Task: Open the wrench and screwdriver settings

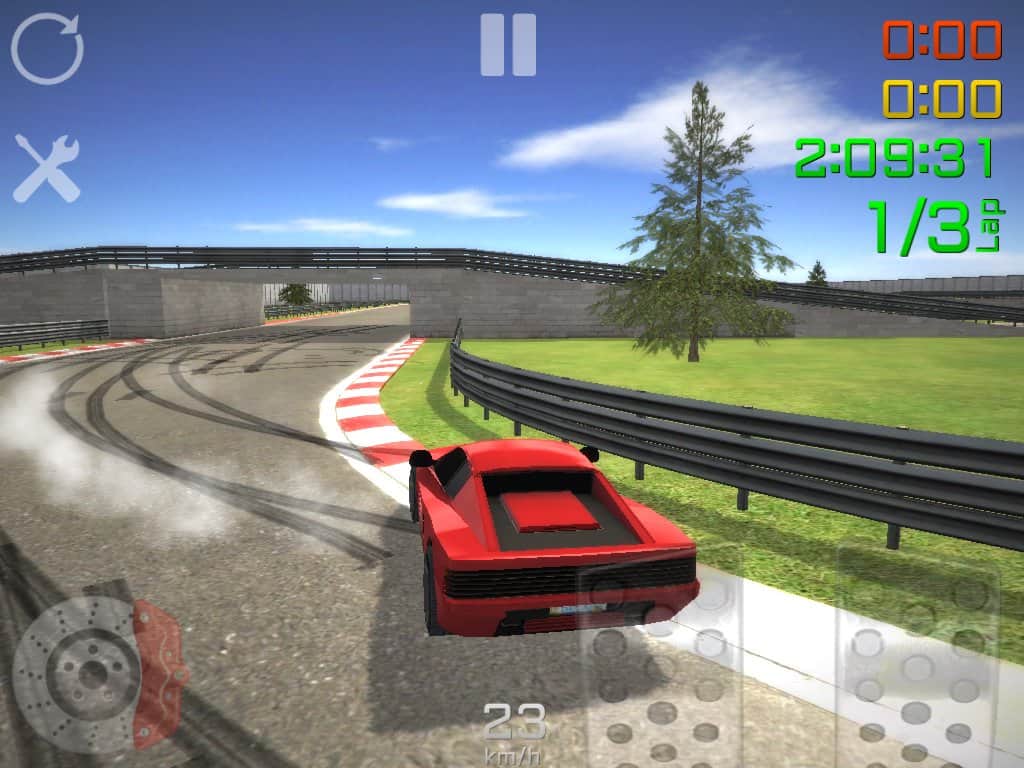Action: (46, 167)
